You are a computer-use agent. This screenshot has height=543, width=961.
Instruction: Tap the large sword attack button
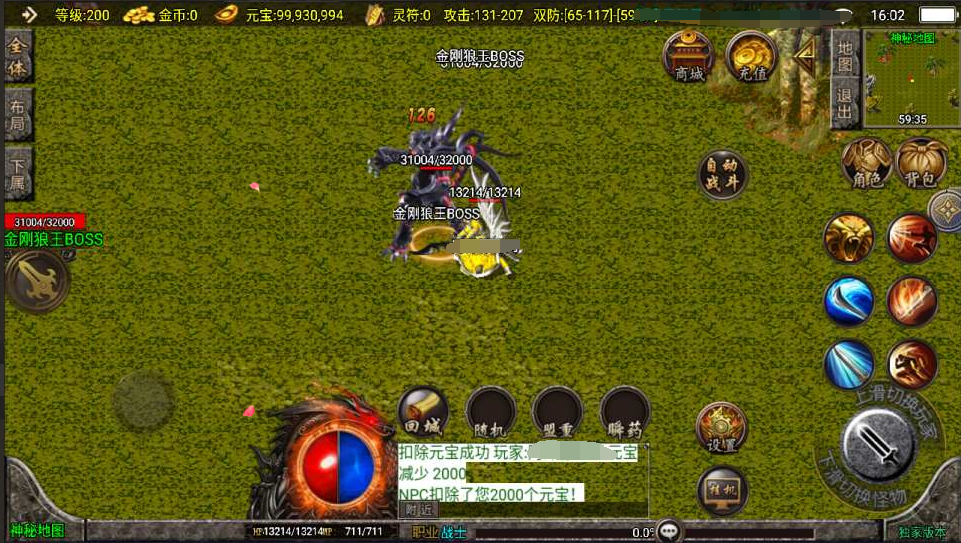(879, 445)
